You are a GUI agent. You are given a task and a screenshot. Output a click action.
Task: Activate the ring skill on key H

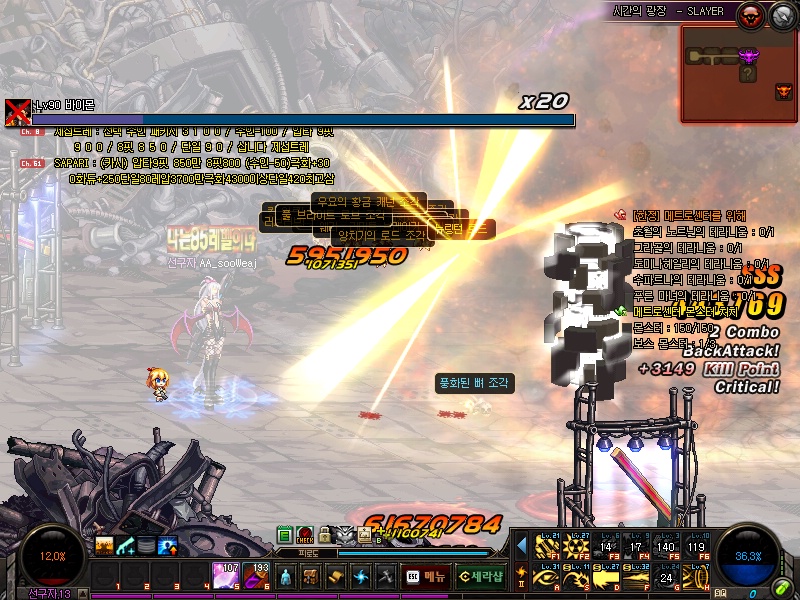click(x=696, y=577)
